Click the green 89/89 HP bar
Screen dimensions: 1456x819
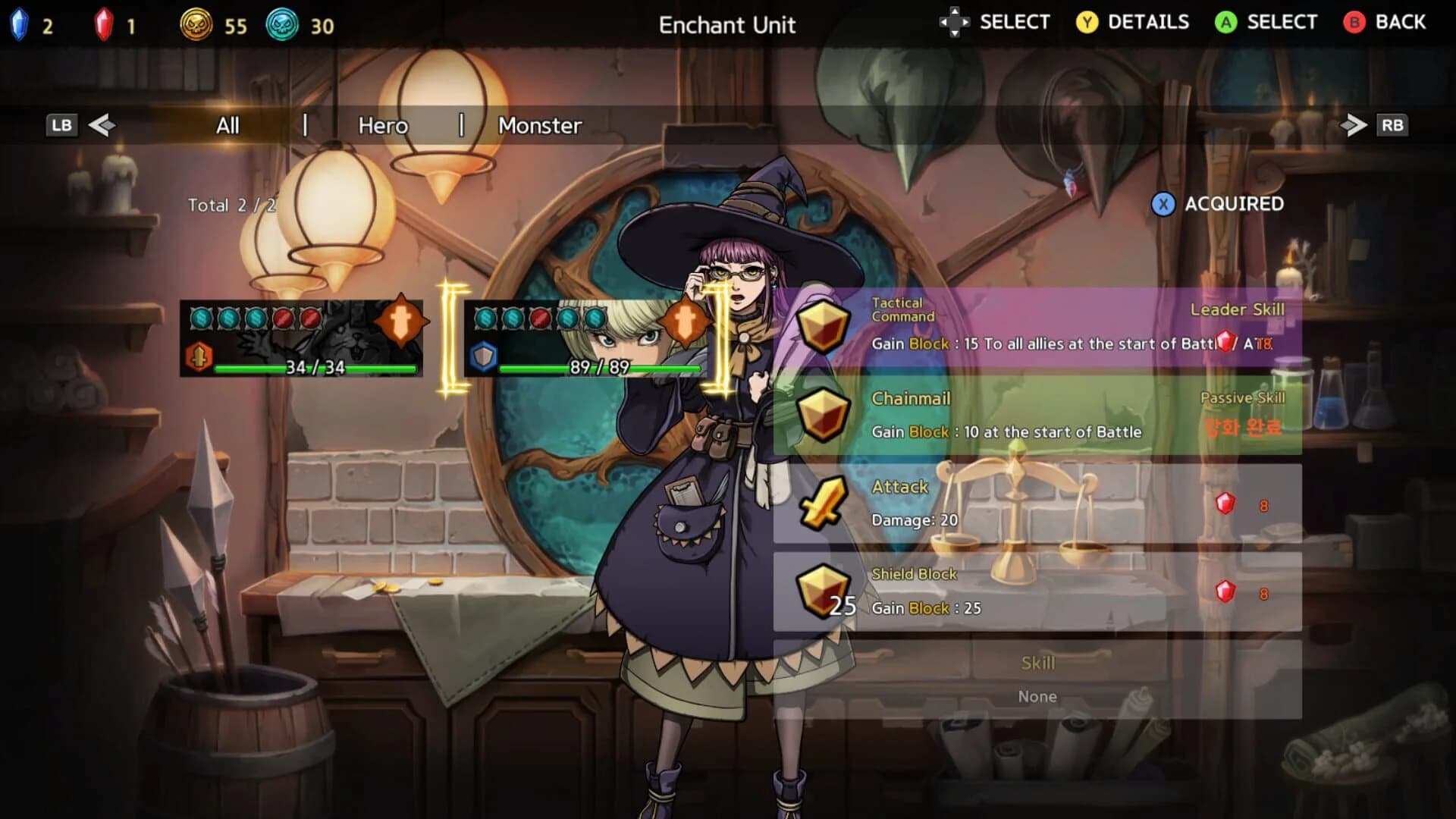point(599,368)
